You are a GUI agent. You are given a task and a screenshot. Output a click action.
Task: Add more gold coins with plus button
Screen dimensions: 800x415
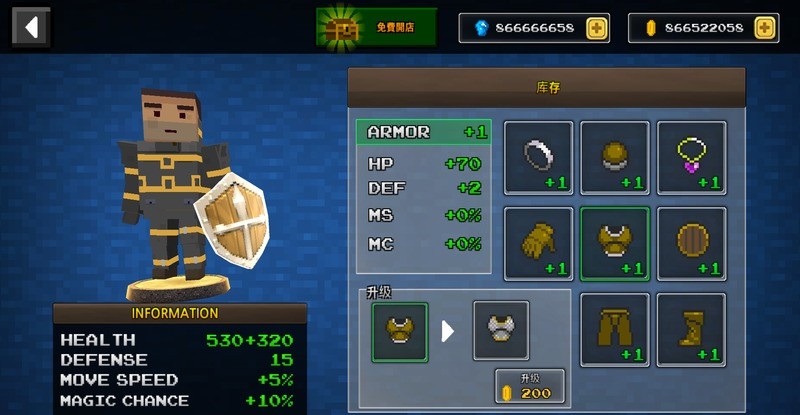tap(765, 28)
